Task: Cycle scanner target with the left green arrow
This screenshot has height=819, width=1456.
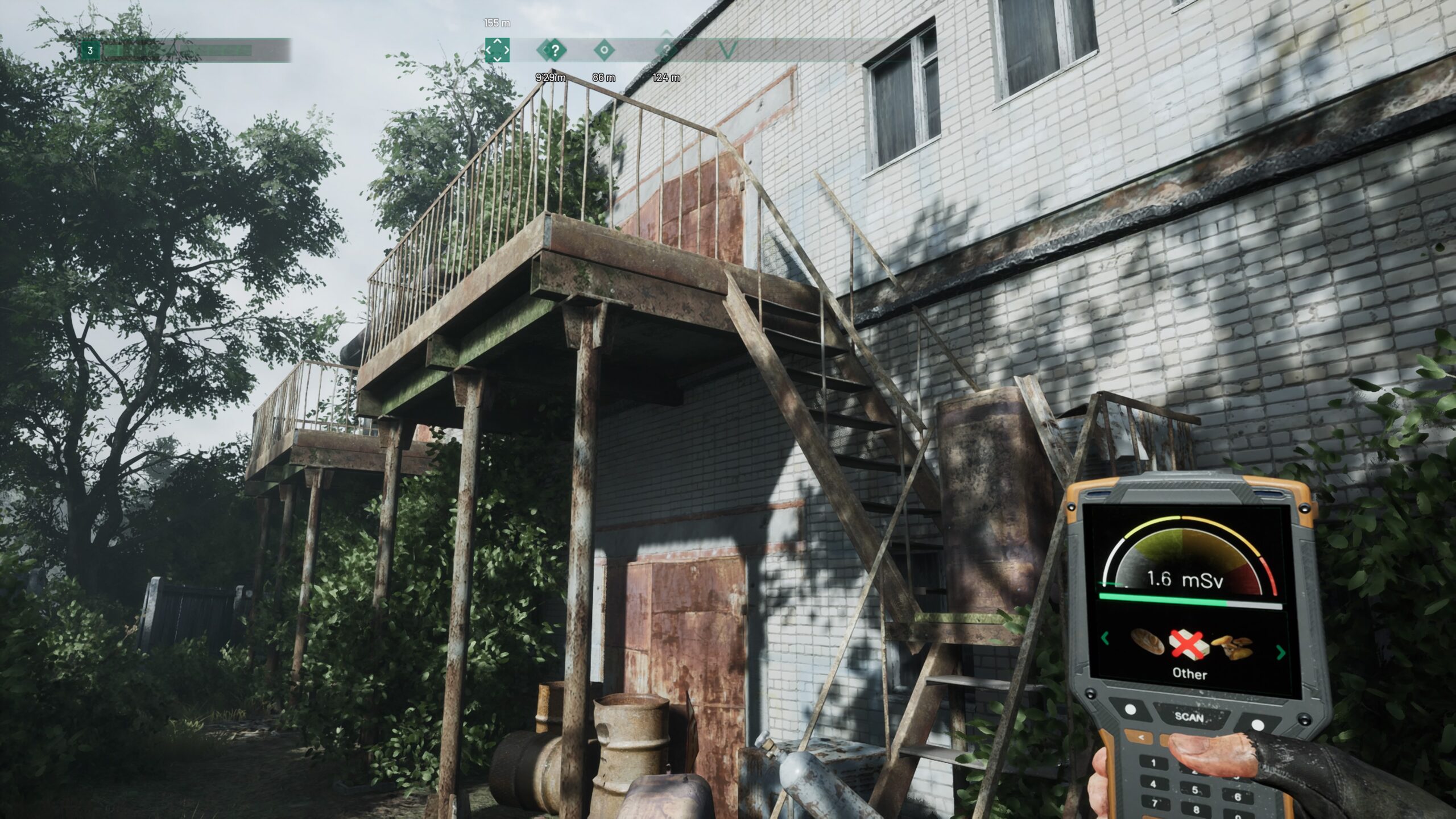Action: 1105,638
